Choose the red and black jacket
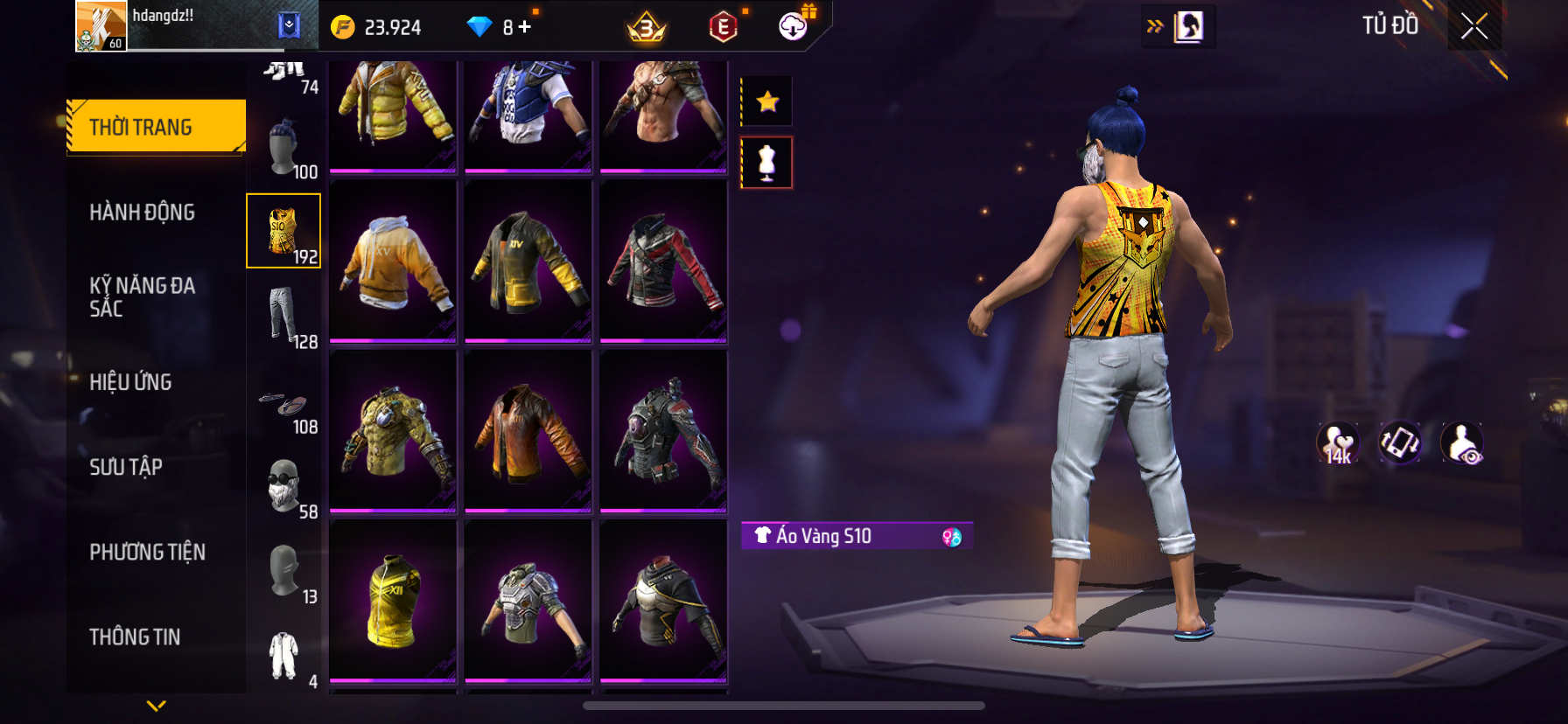This screenshot has width=1568, height=724. click(x=663, y=261)
